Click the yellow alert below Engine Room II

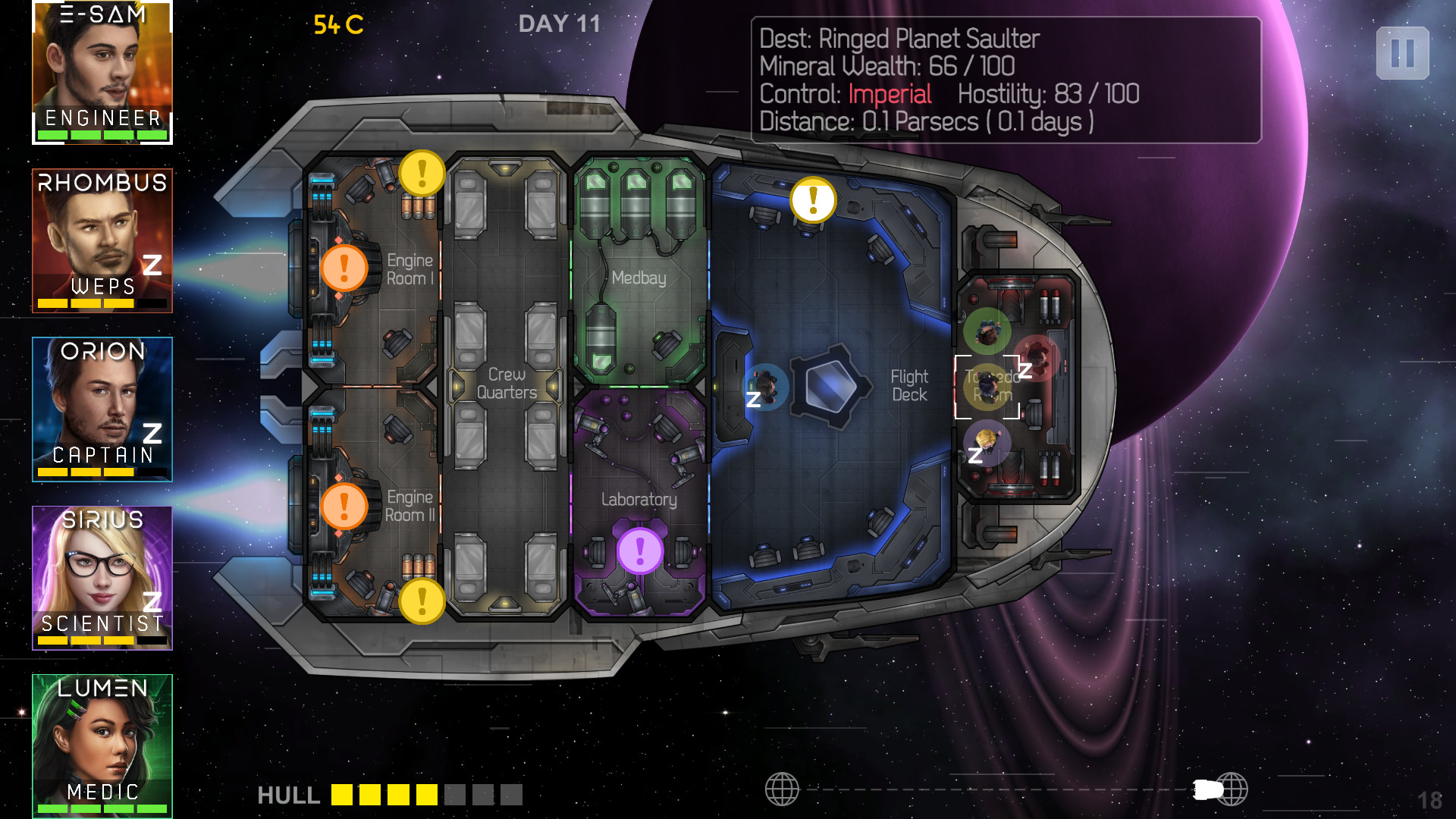pyautogui.click(x=422, y=601)
